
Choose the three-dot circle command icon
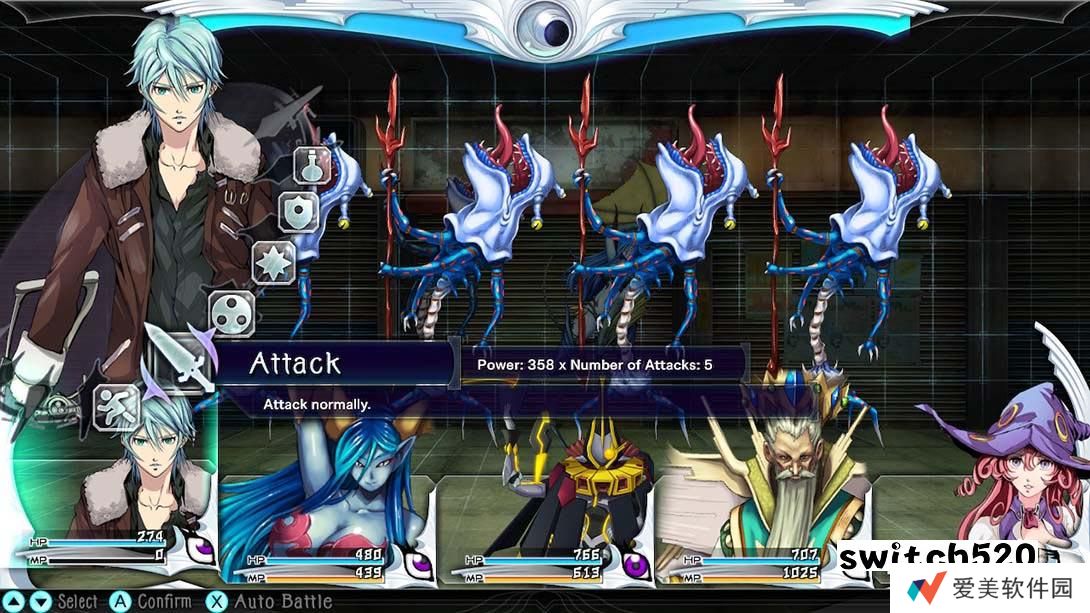coord(232,313)
